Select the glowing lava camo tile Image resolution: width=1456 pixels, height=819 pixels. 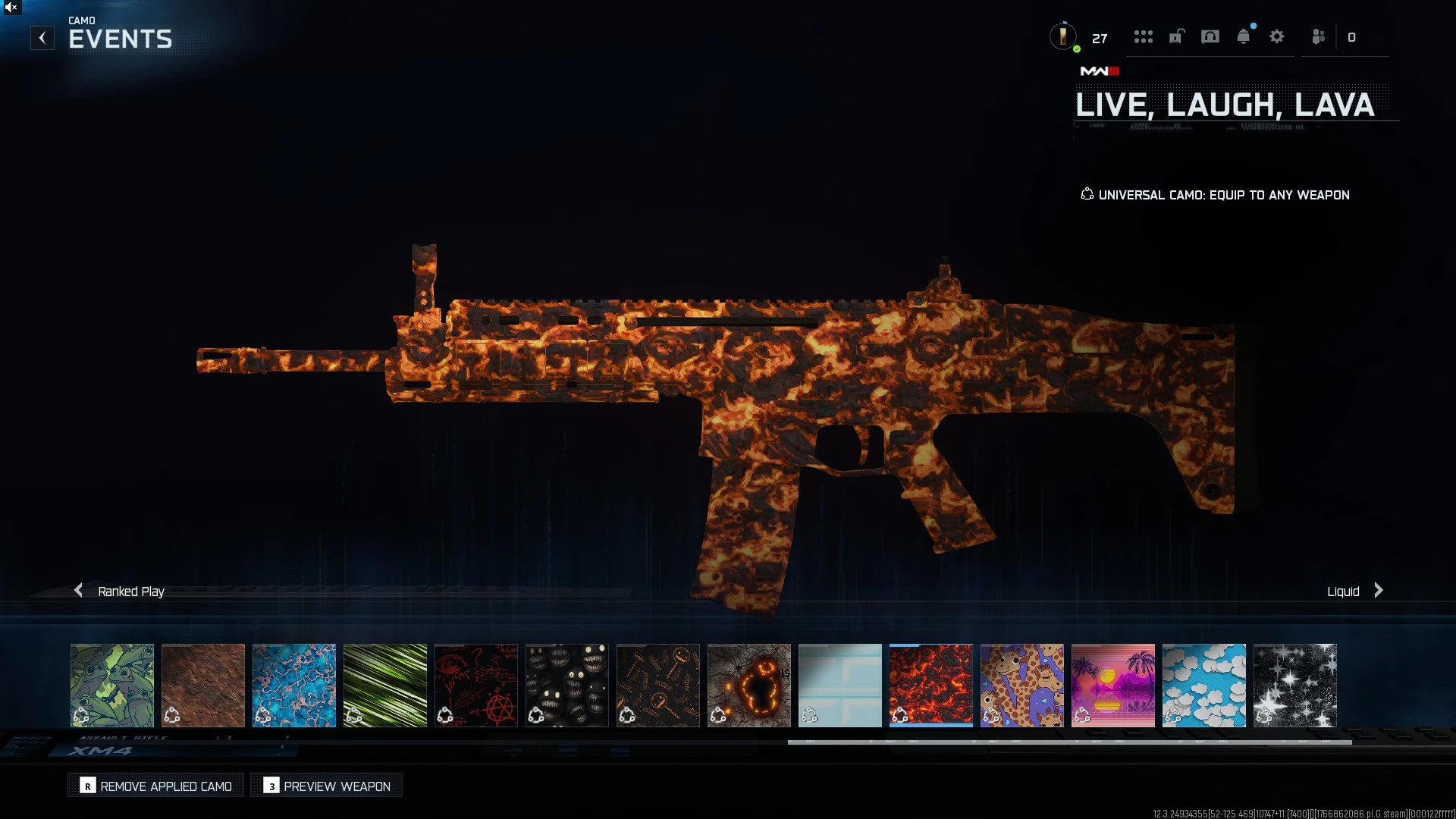pos(930,685)
